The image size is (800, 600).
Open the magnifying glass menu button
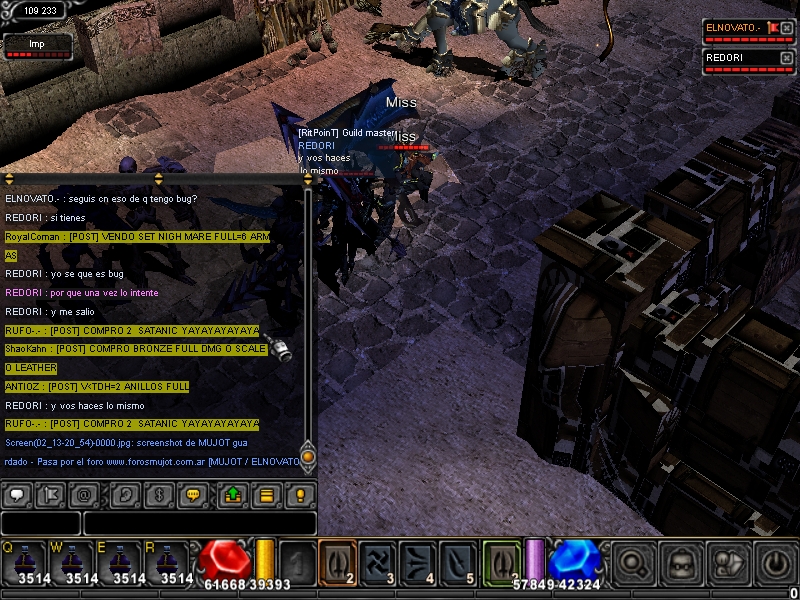pos(633,564)
